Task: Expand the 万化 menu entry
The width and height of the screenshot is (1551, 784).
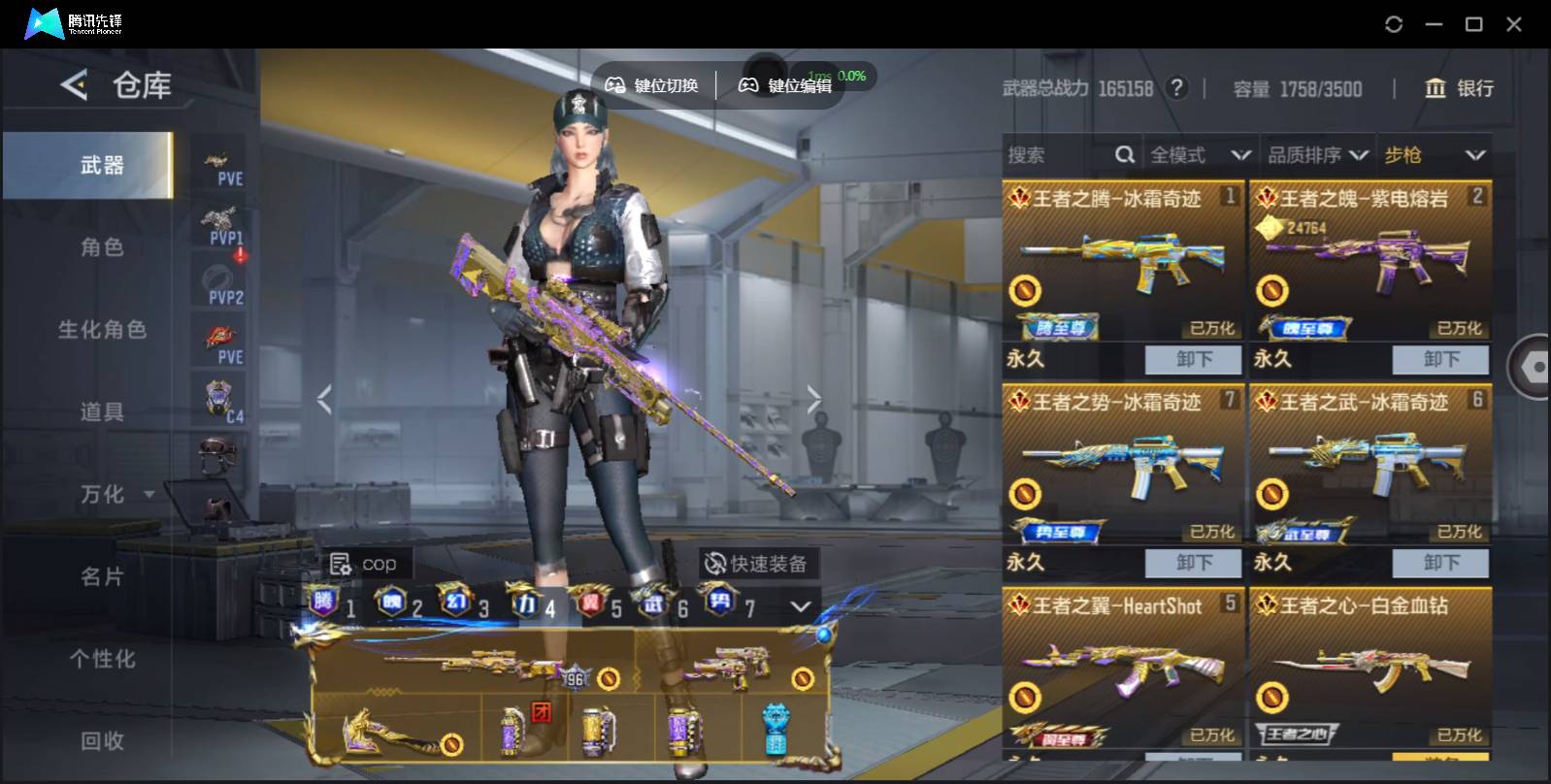Action: [x=116, y=495]
